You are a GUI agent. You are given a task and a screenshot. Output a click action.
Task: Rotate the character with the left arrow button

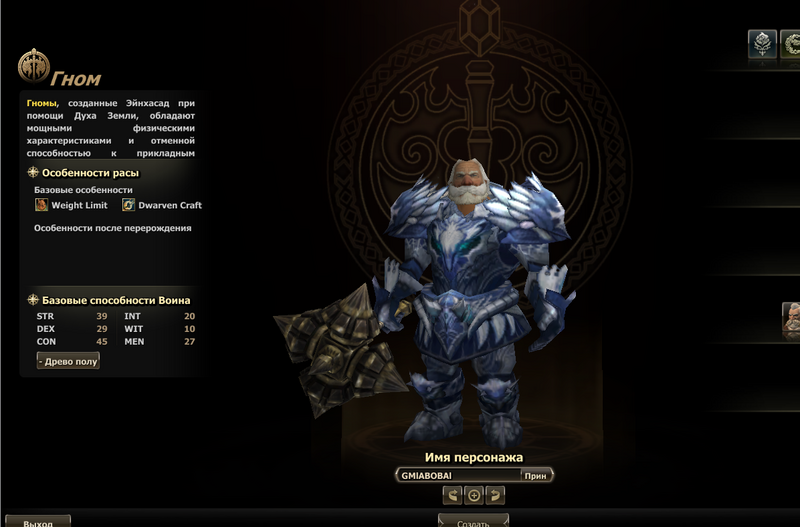coord(453,495)
